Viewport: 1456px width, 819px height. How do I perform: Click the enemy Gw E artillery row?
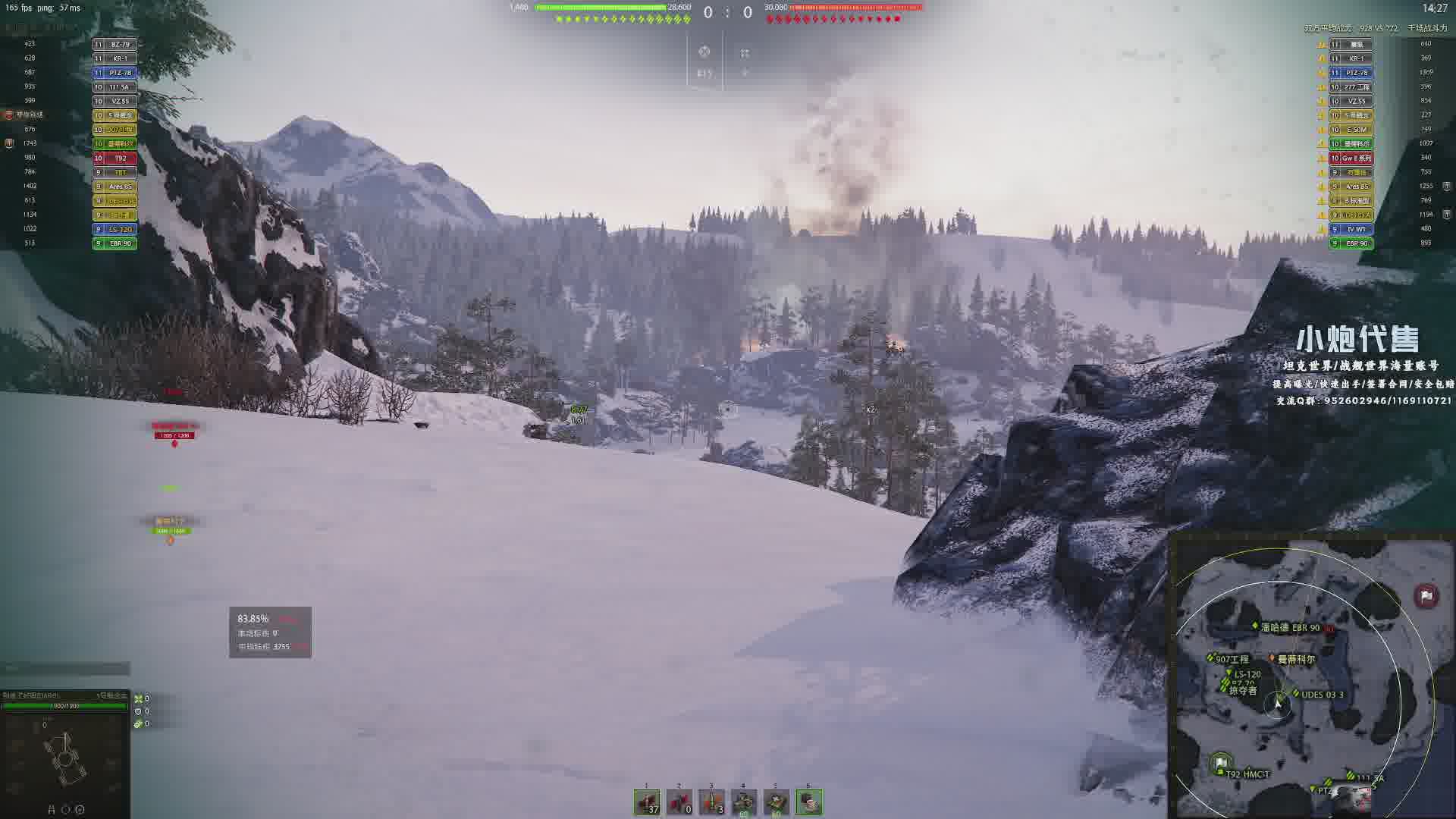(x=1351, y=158)
